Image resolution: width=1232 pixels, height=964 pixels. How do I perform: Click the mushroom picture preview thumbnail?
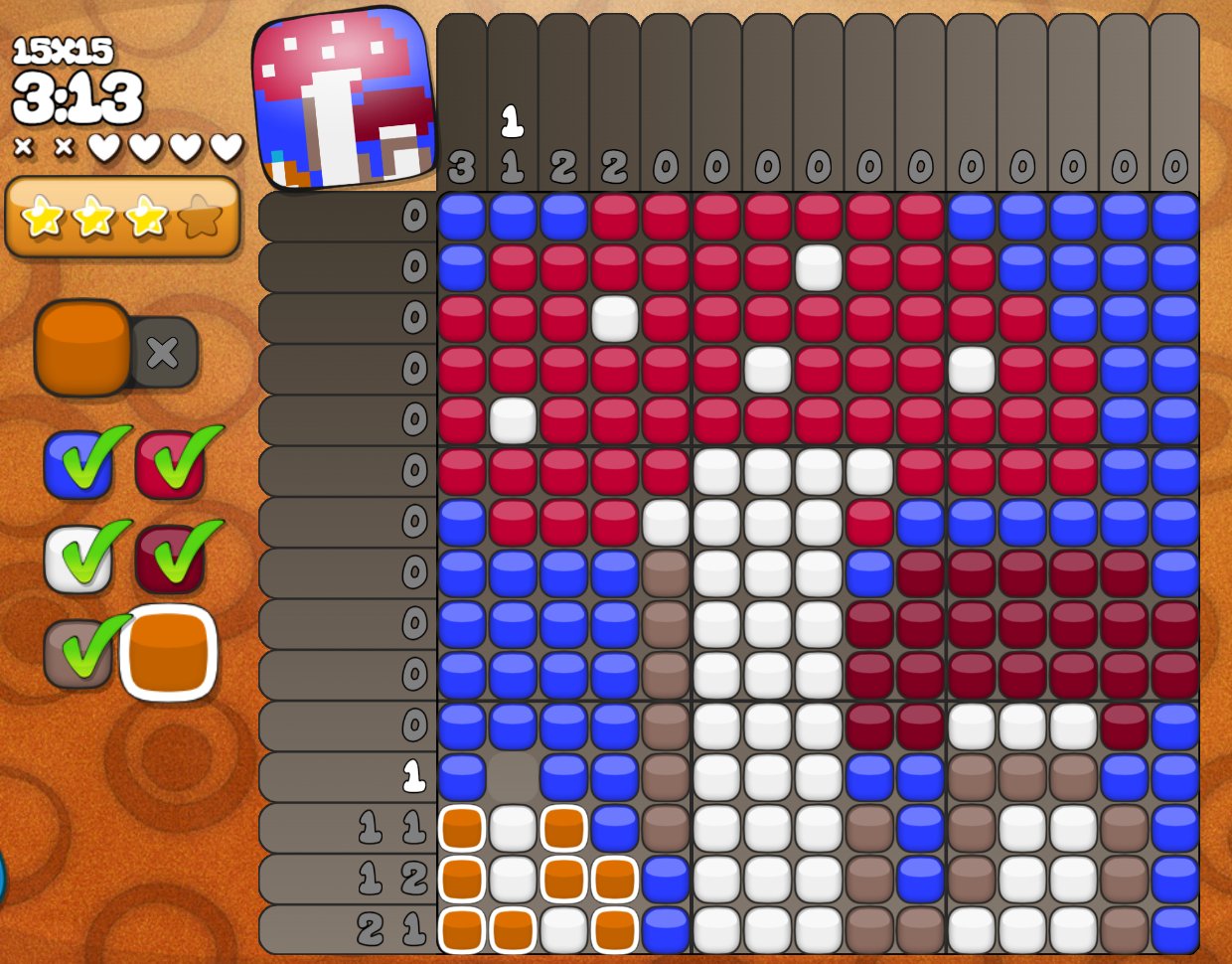pos(344,98)
